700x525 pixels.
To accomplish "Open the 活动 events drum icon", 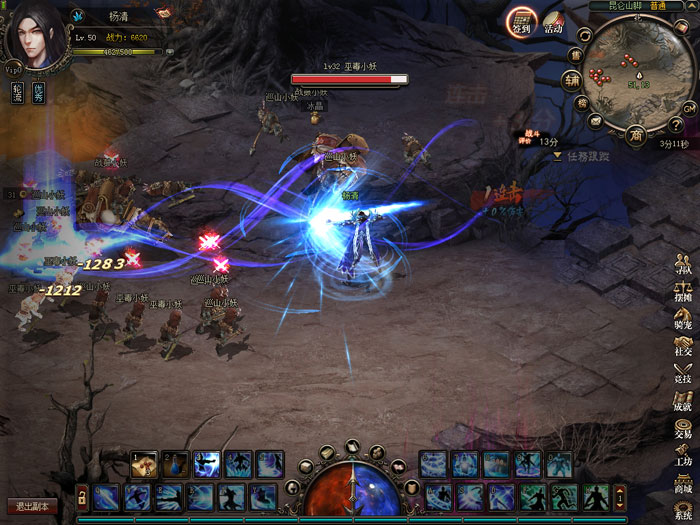I will (x=553, y=23).
